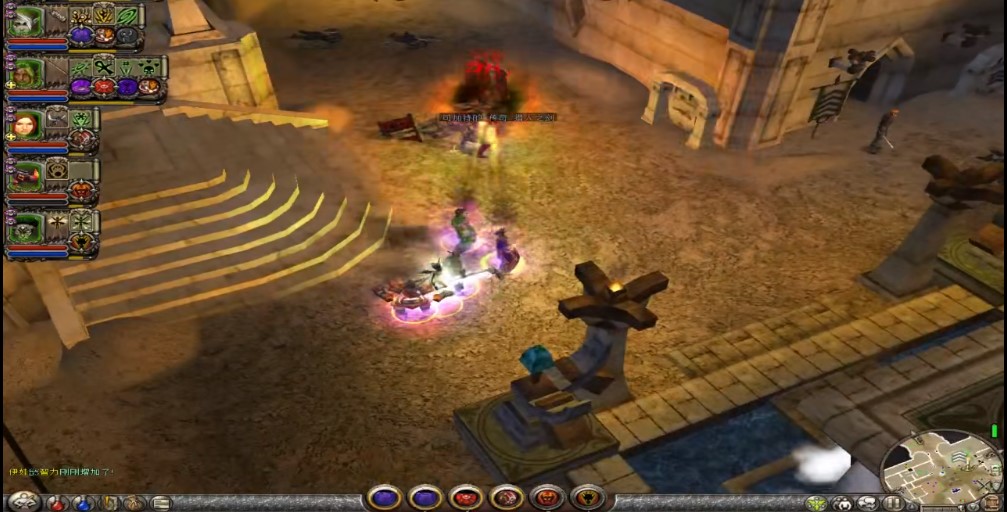Screen dimensions: 1007x512
Task: Select the white-haired hero portrait
Action: tap(27, 21)
